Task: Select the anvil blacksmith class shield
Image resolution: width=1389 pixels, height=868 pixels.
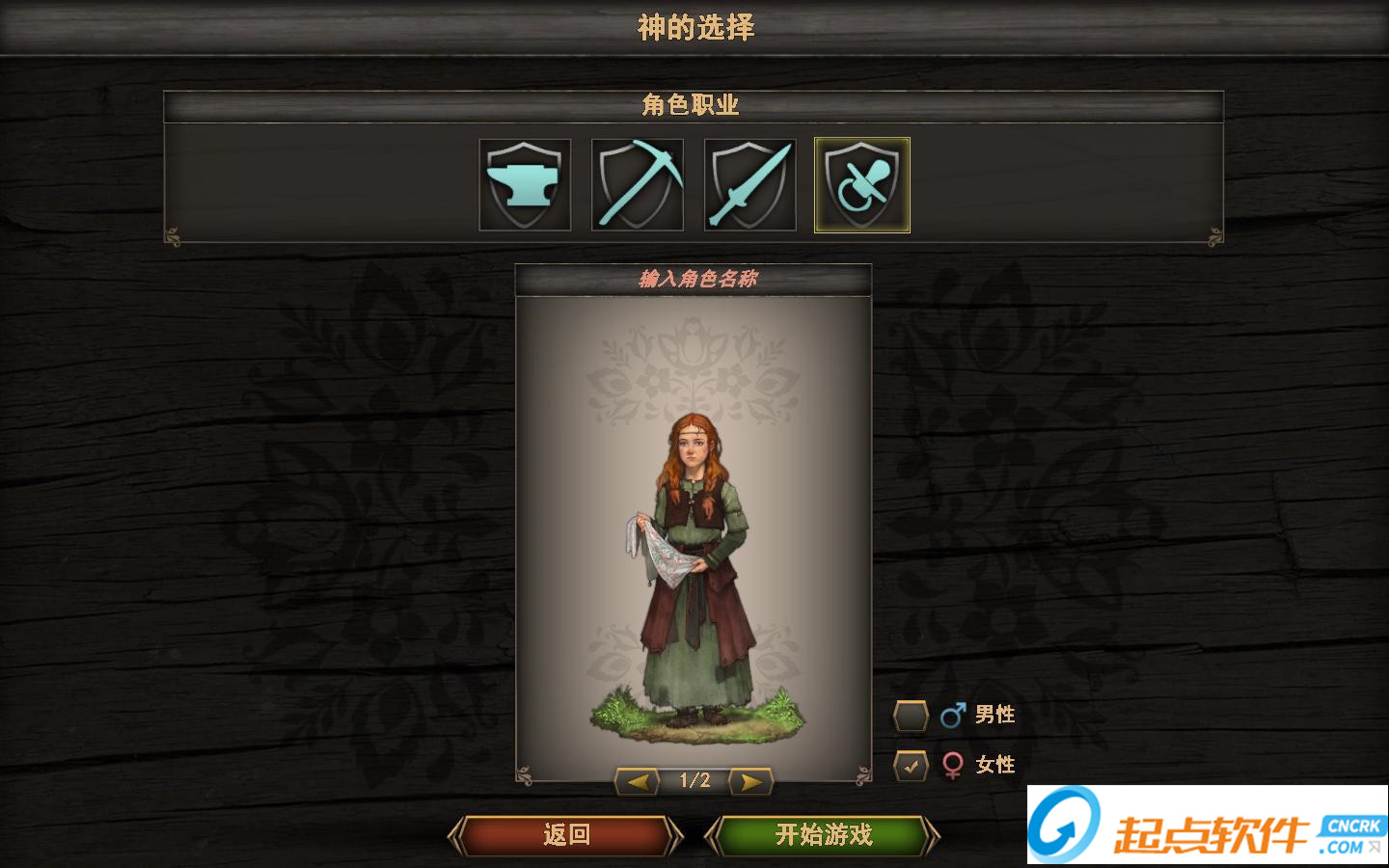Action: point(526,184)
